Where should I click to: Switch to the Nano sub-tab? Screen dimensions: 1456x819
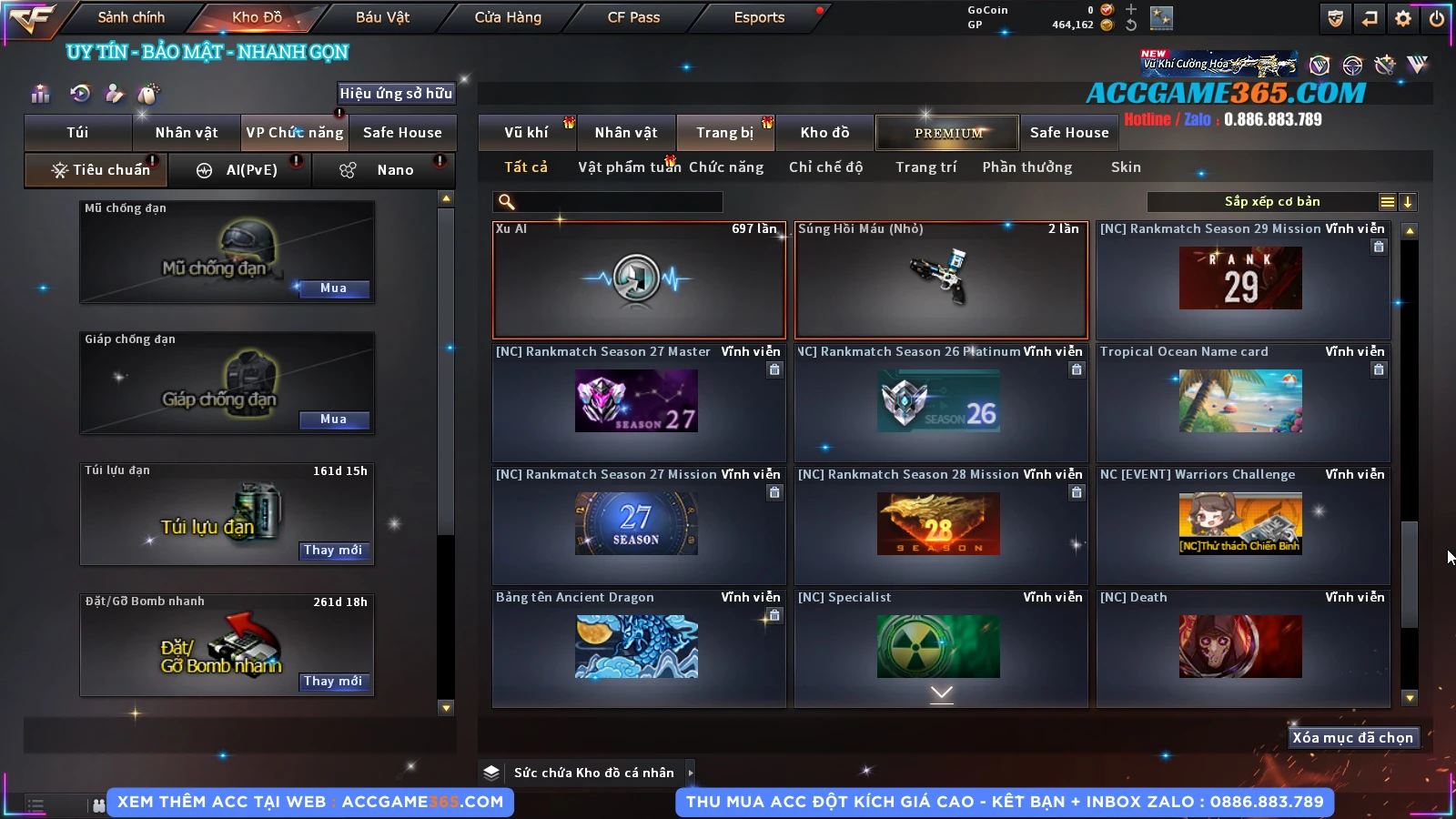(x=394, y=170)
